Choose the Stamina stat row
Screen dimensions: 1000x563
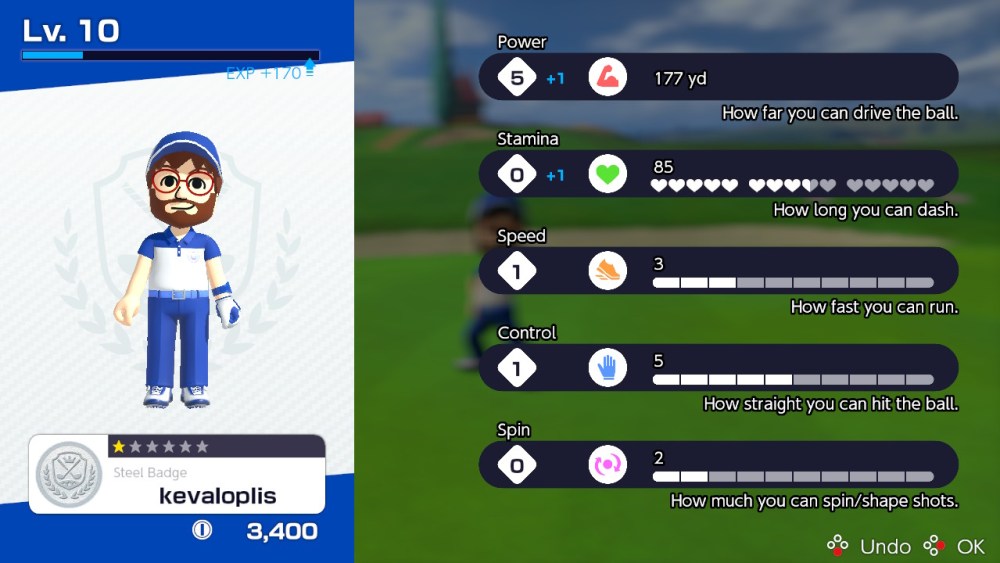718,174
